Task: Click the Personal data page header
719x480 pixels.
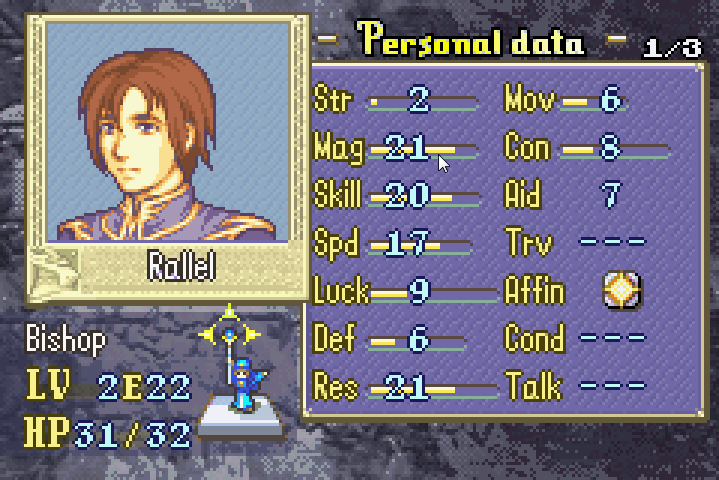Action: (472, 43)
